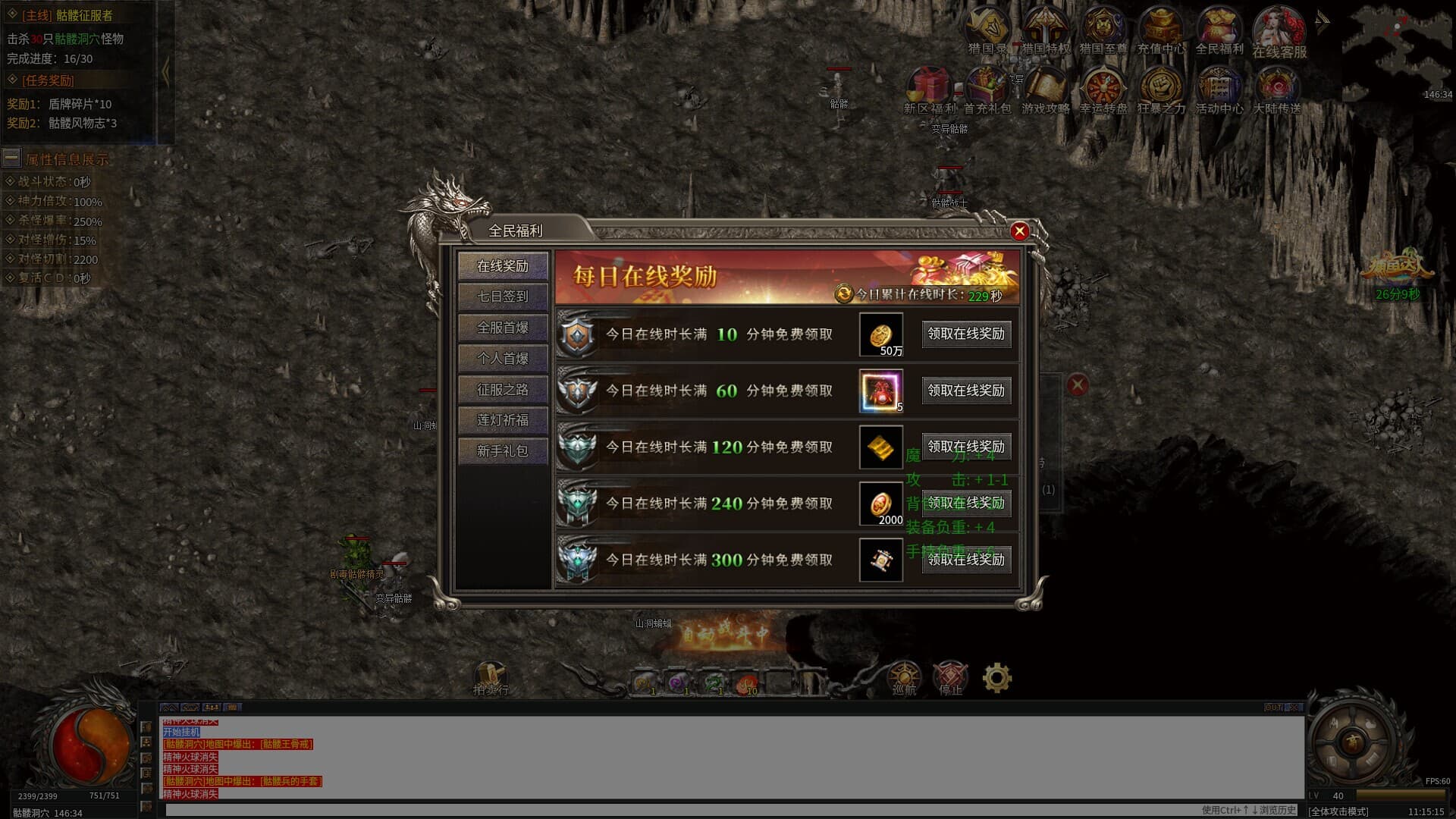Image resolution: width=1456 pixels, height=819 pixels.
Task: Click the cave minimap
Action: click(1397, 53)
